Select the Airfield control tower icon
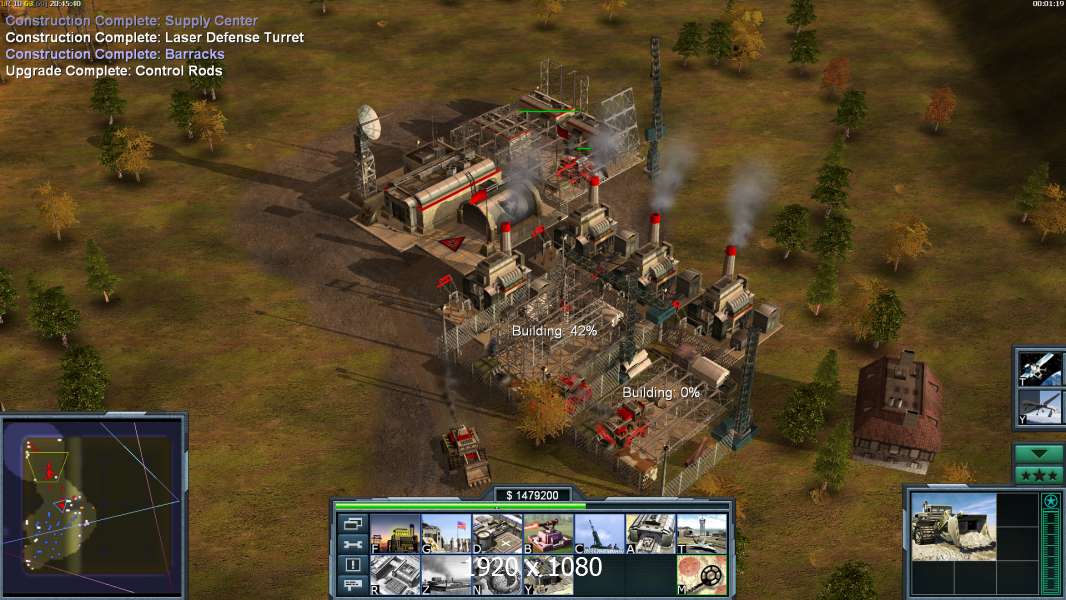1066x600 pixels. point(702,534)
